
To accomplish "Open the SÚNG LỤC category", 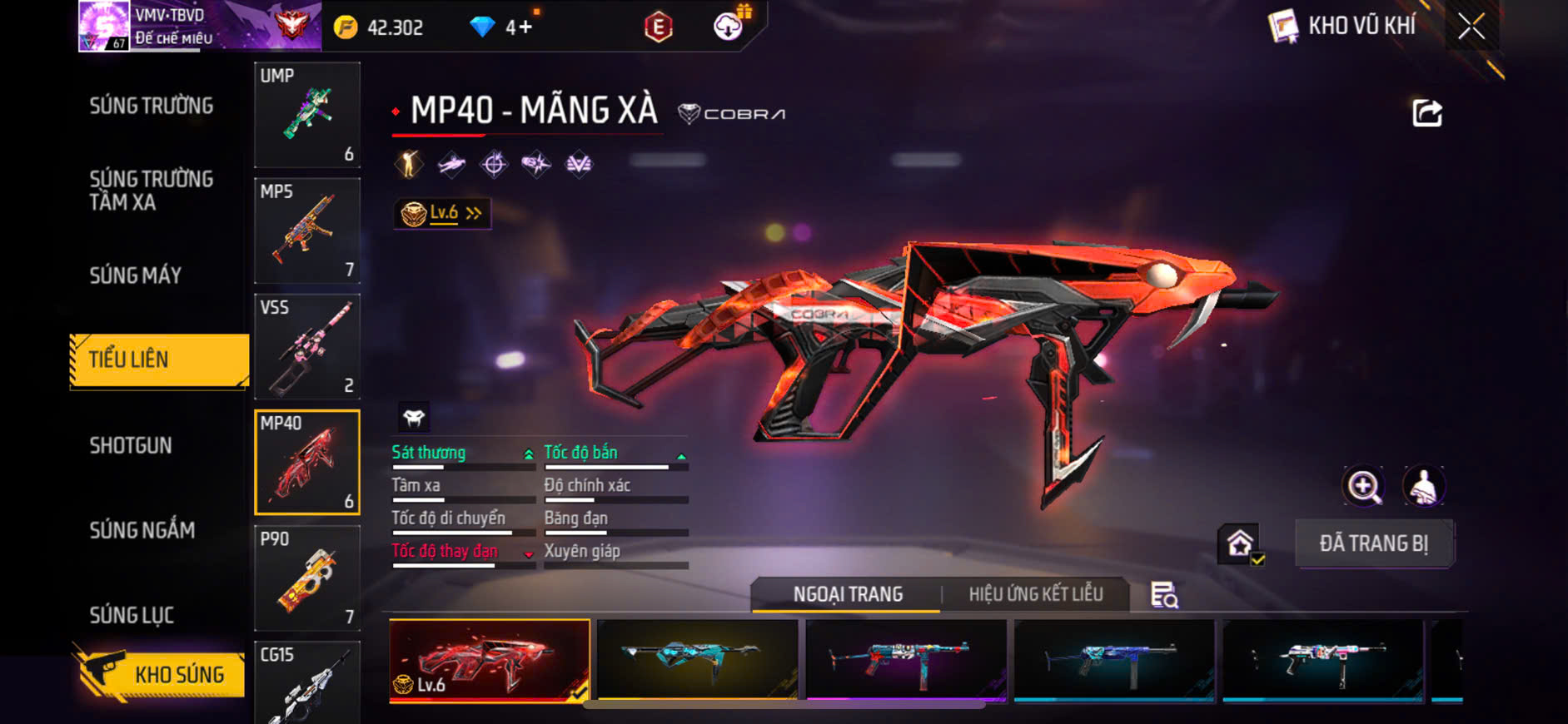I will (132, 615).
